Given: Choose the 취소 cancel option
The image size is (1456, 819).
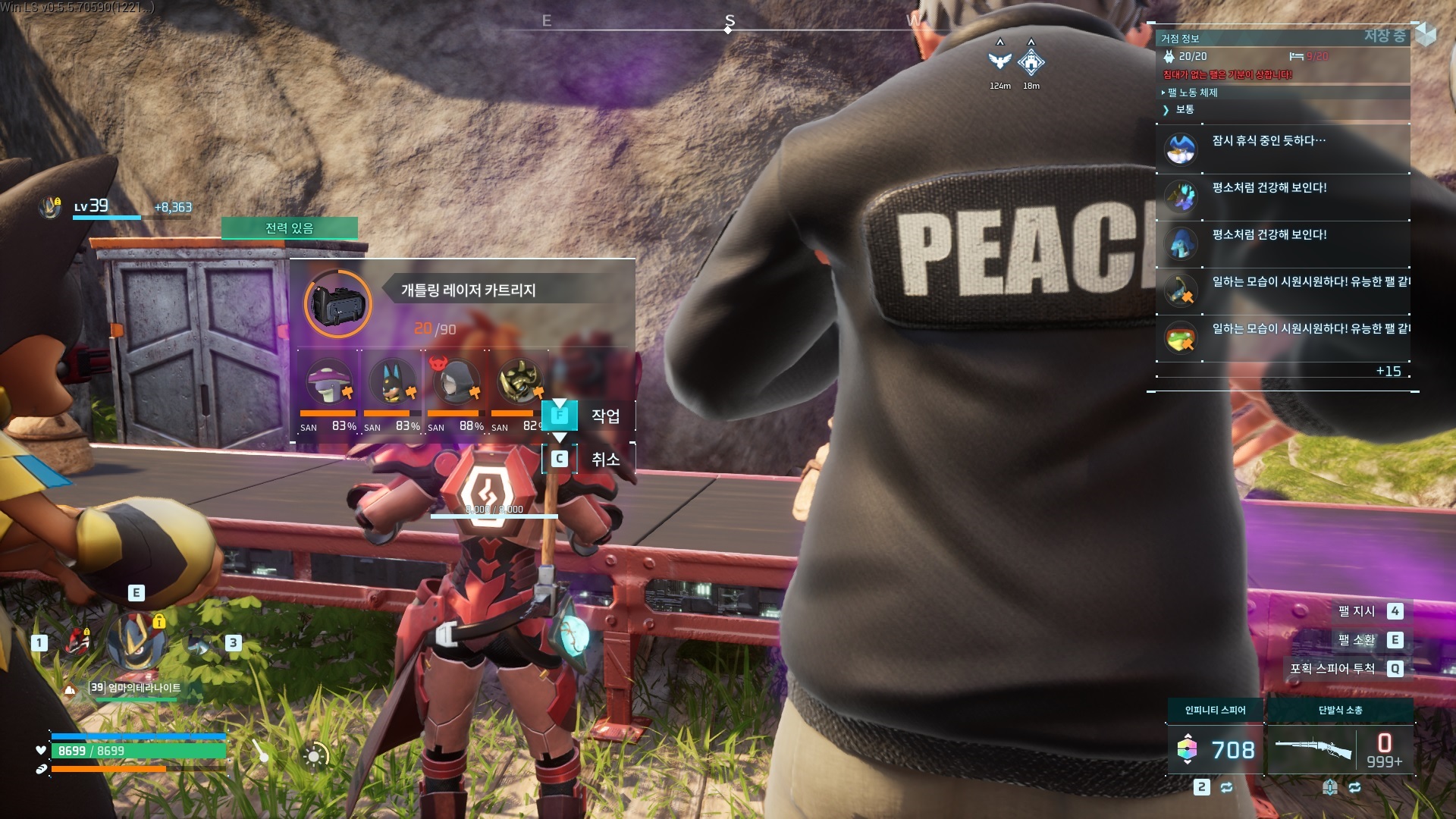Looking at the screenshot, I should pyautogui.click(x=588, y=459).
